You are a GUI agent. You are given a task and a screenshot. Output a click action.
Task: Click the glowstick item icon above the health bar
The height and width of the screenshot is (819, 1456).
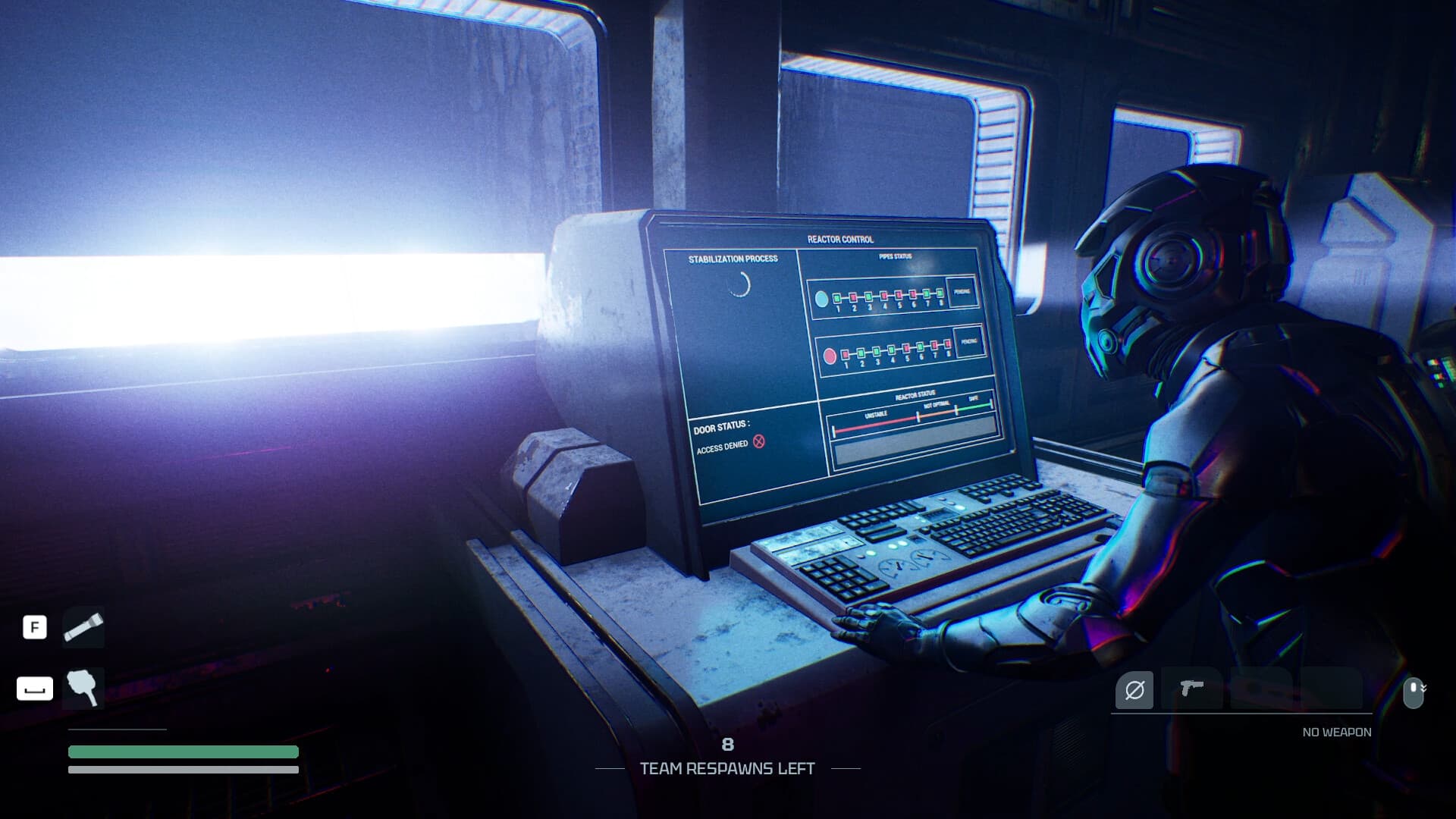click(x=83, y=689)
